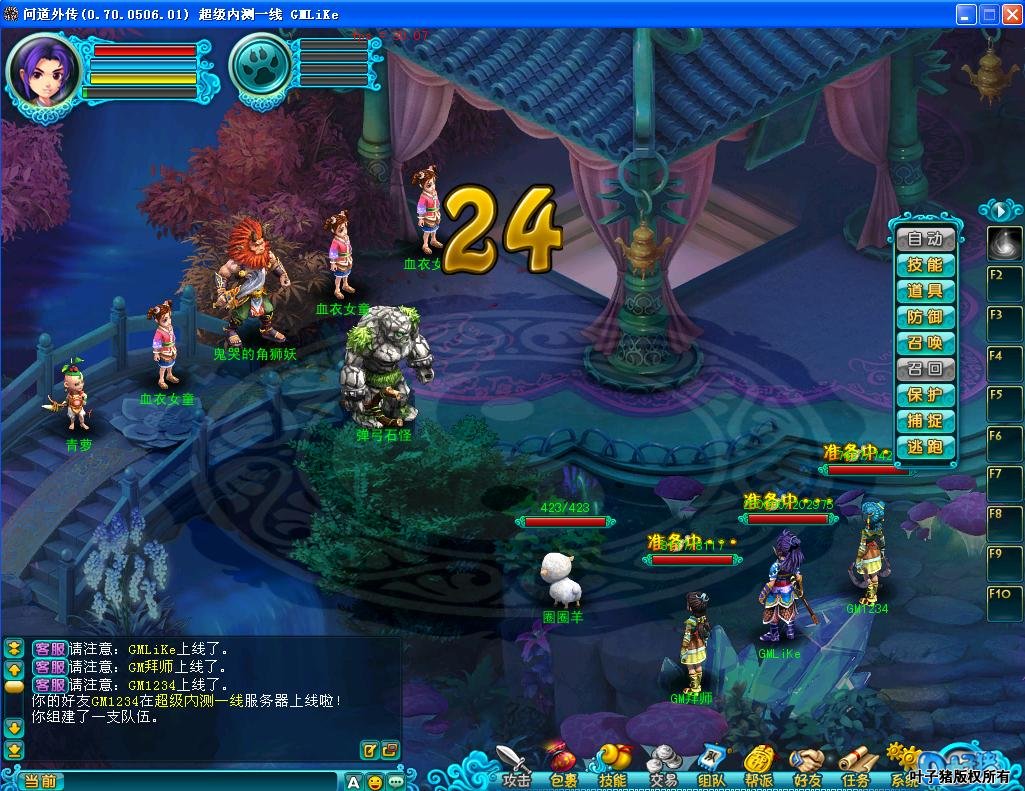This screenshot has width=1025, height=791.
Task: Select the 捕捉 (Capture) battle command
Action: tap(925, 421)
